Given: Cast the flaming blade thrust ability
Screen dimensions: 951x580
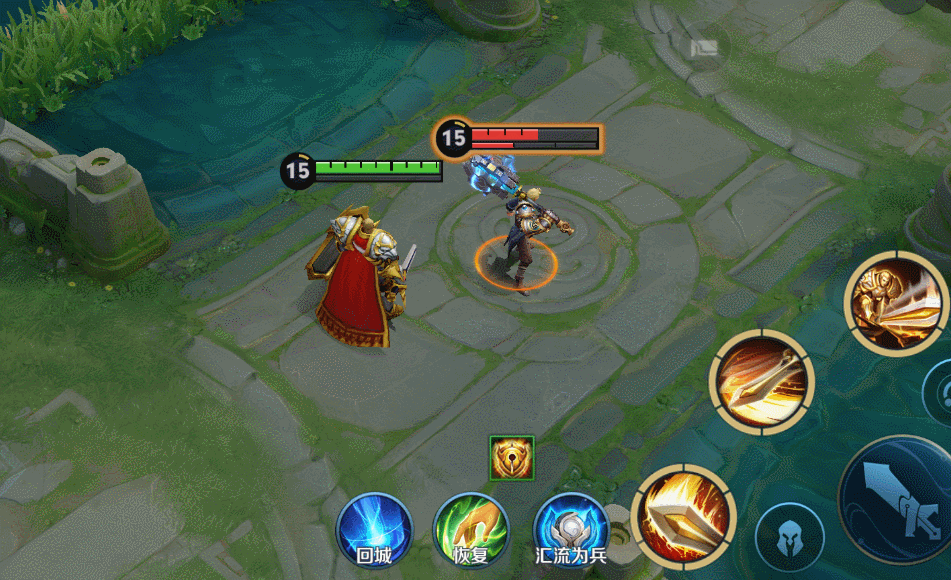Looking at the screenshot, I should (685, 517).
